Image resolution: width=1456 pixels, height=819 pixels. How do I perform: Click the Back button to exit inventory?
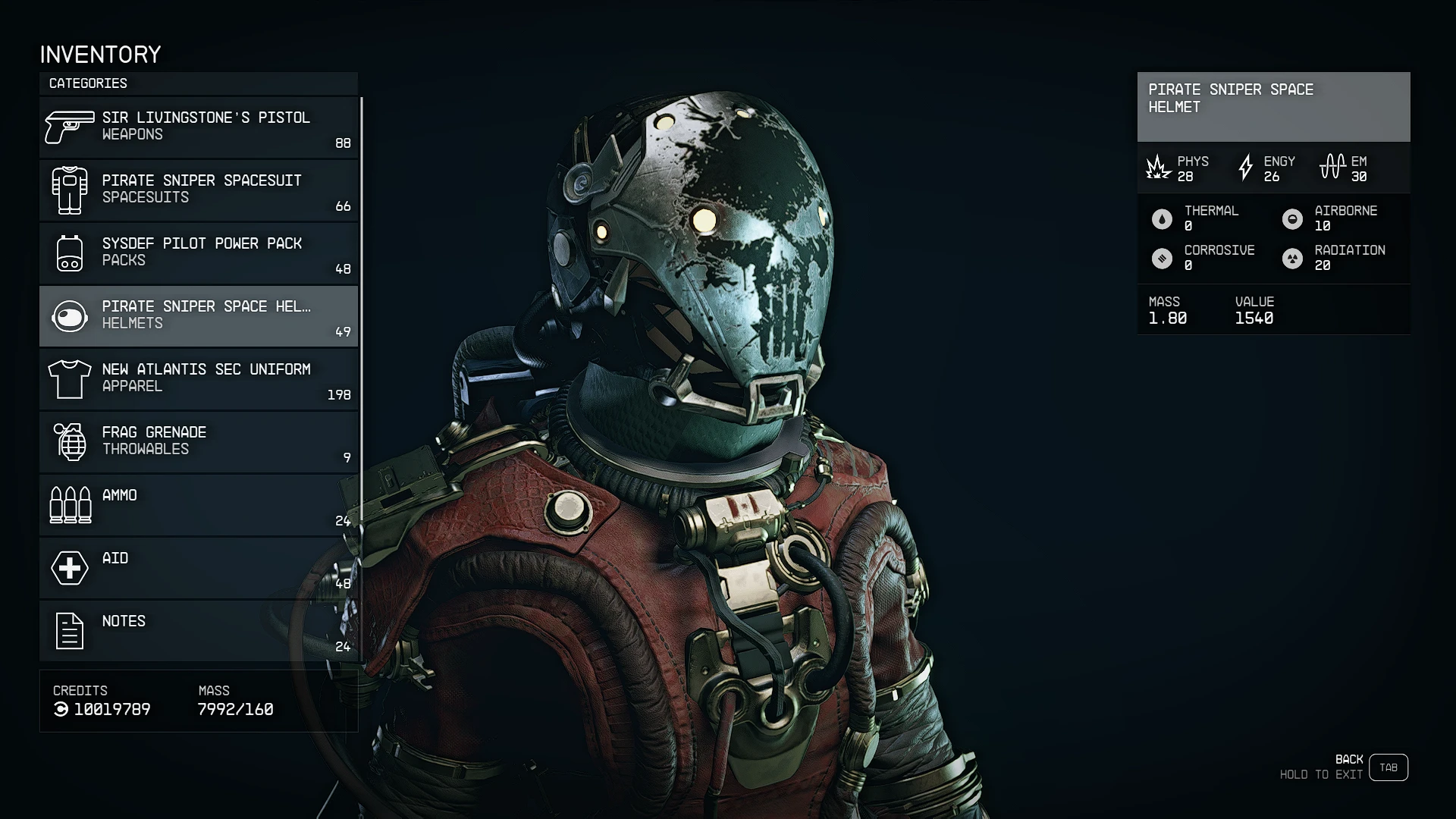pos(1388,767)
